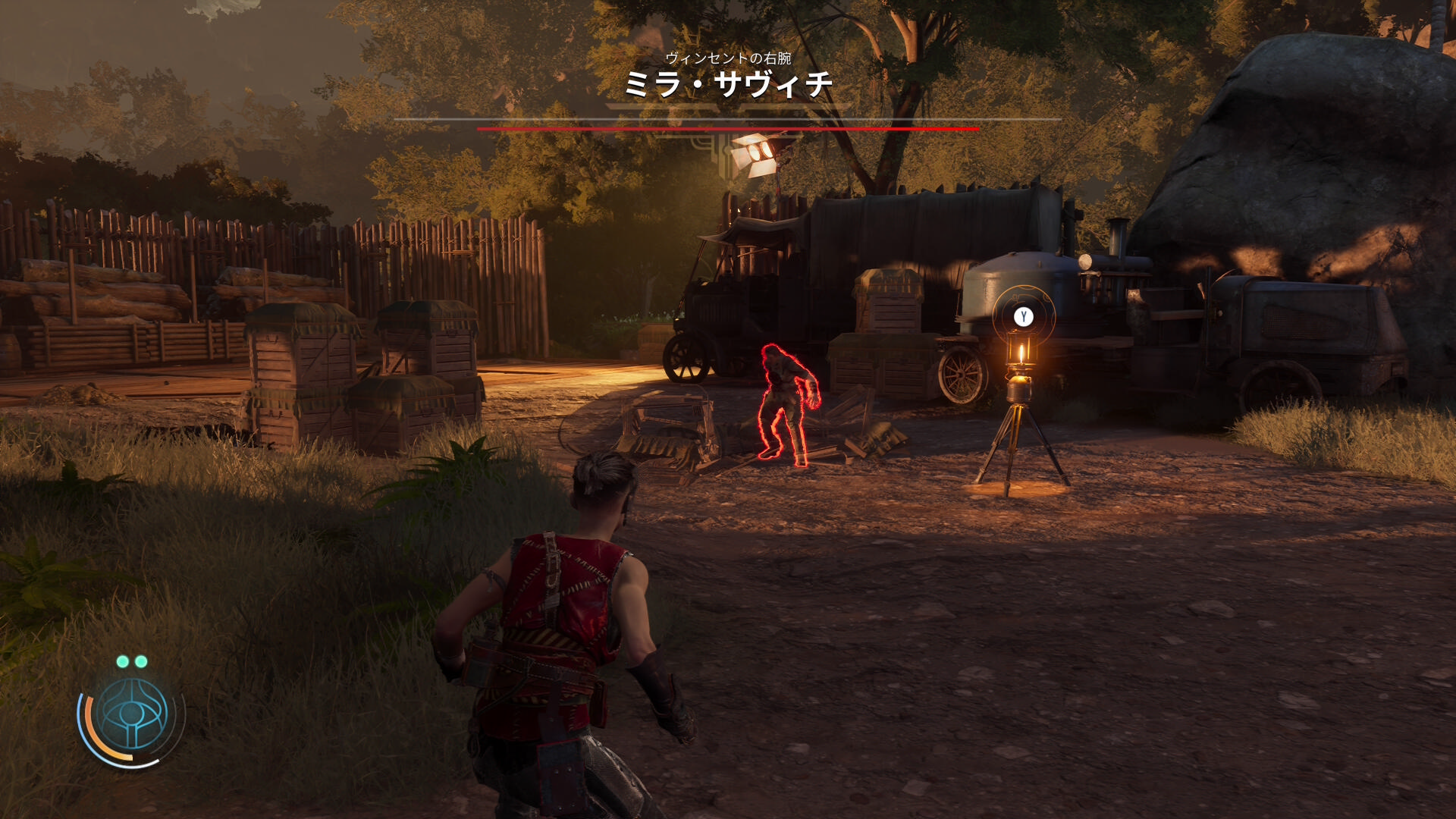
Task: Click the blue eye emblem HUD icon
Action: (x=133, y=714)
